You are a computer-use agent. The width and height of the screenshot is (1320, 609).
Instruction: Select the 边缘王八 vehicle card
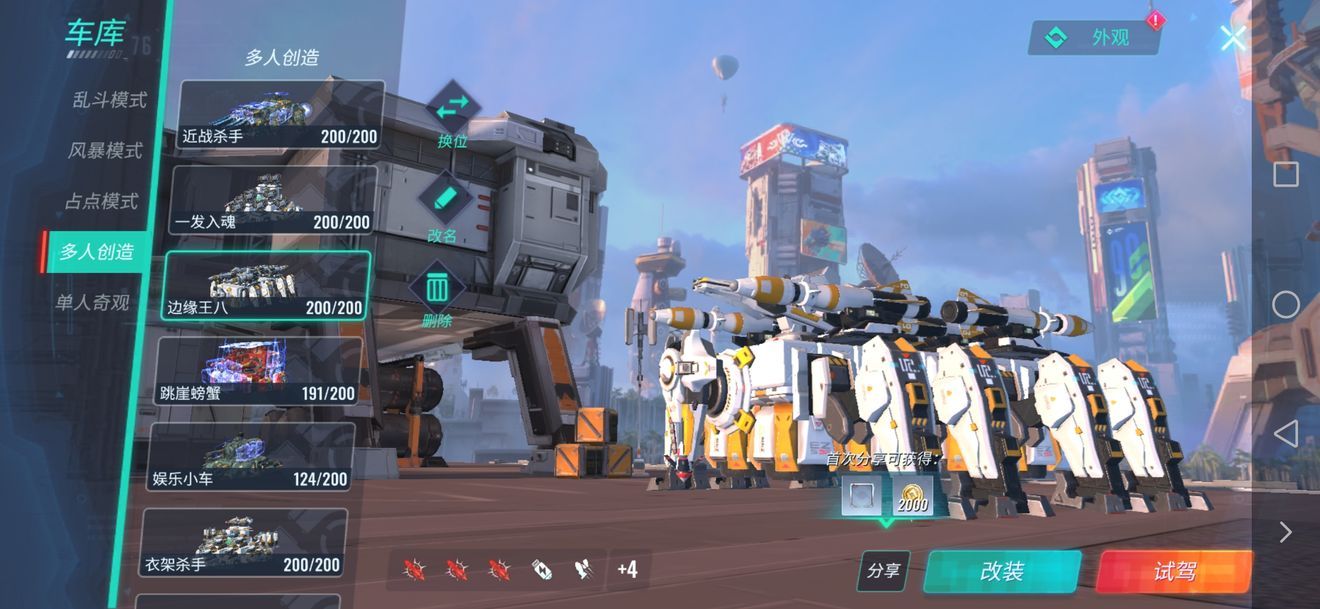pos(267,285)
